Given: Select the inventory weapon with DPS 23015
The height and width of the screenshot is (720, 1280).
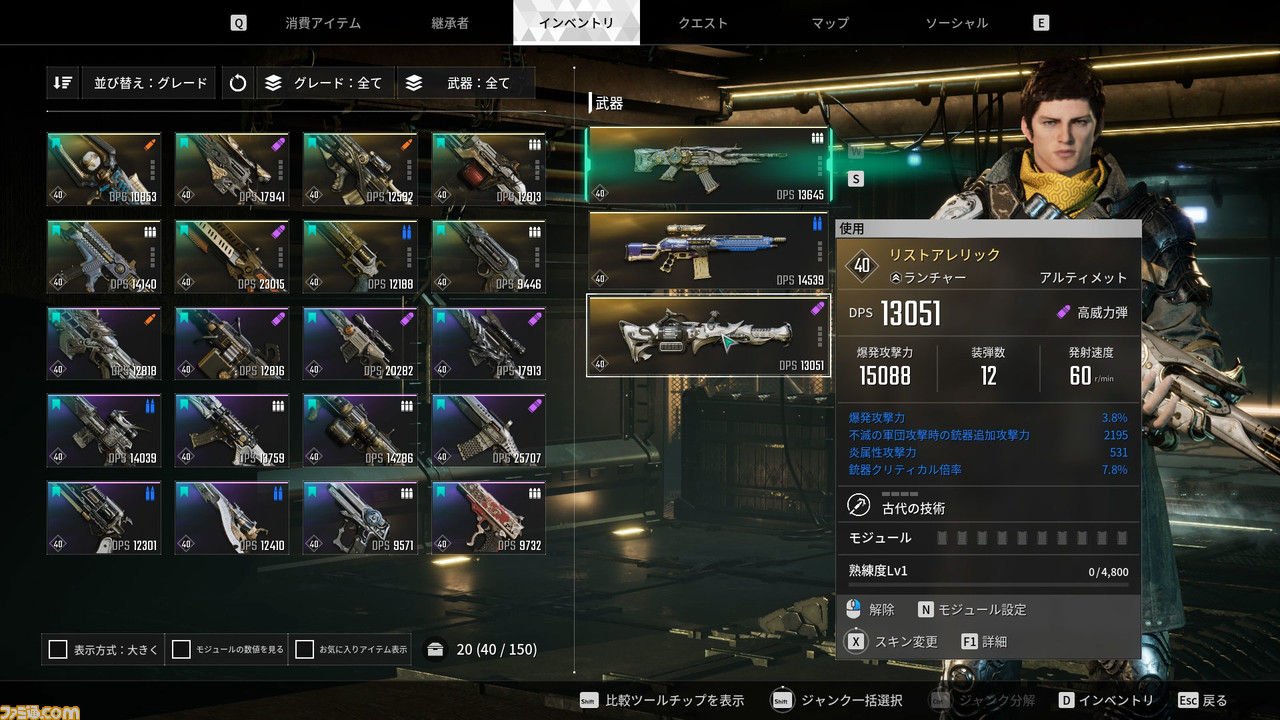Looking at the screenshot, I should tap(232, 257).
